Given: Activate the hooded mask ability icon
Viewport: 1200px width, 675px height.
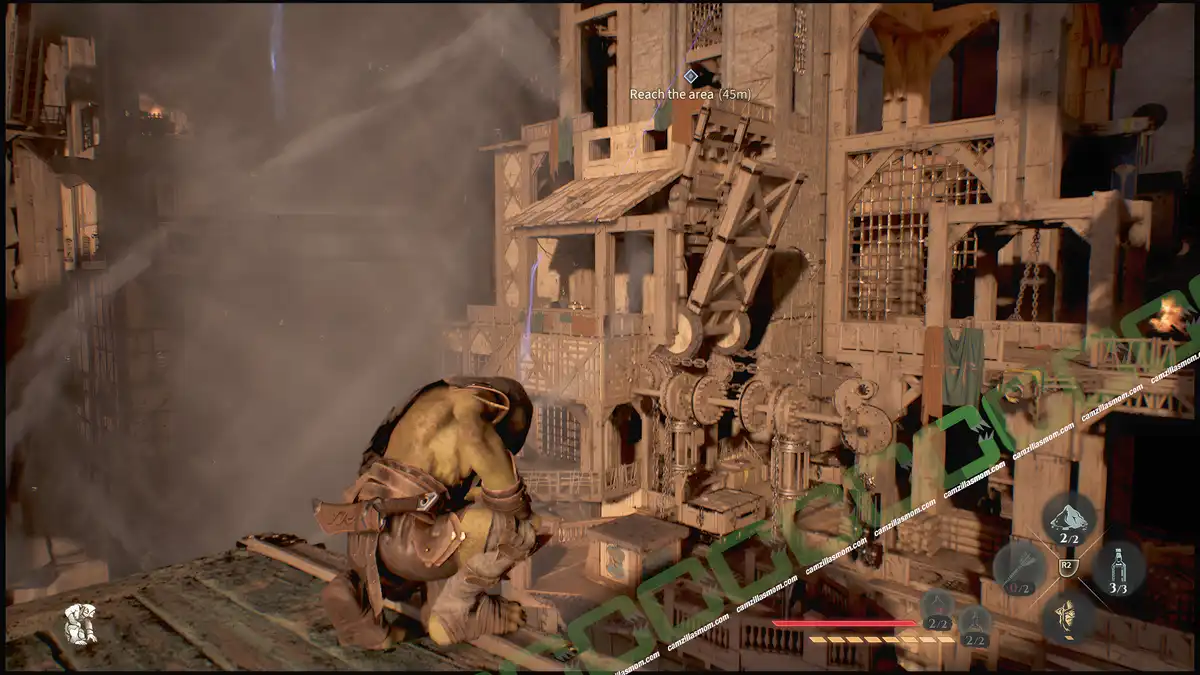Looking at the screenshot, I should 1068,615.
